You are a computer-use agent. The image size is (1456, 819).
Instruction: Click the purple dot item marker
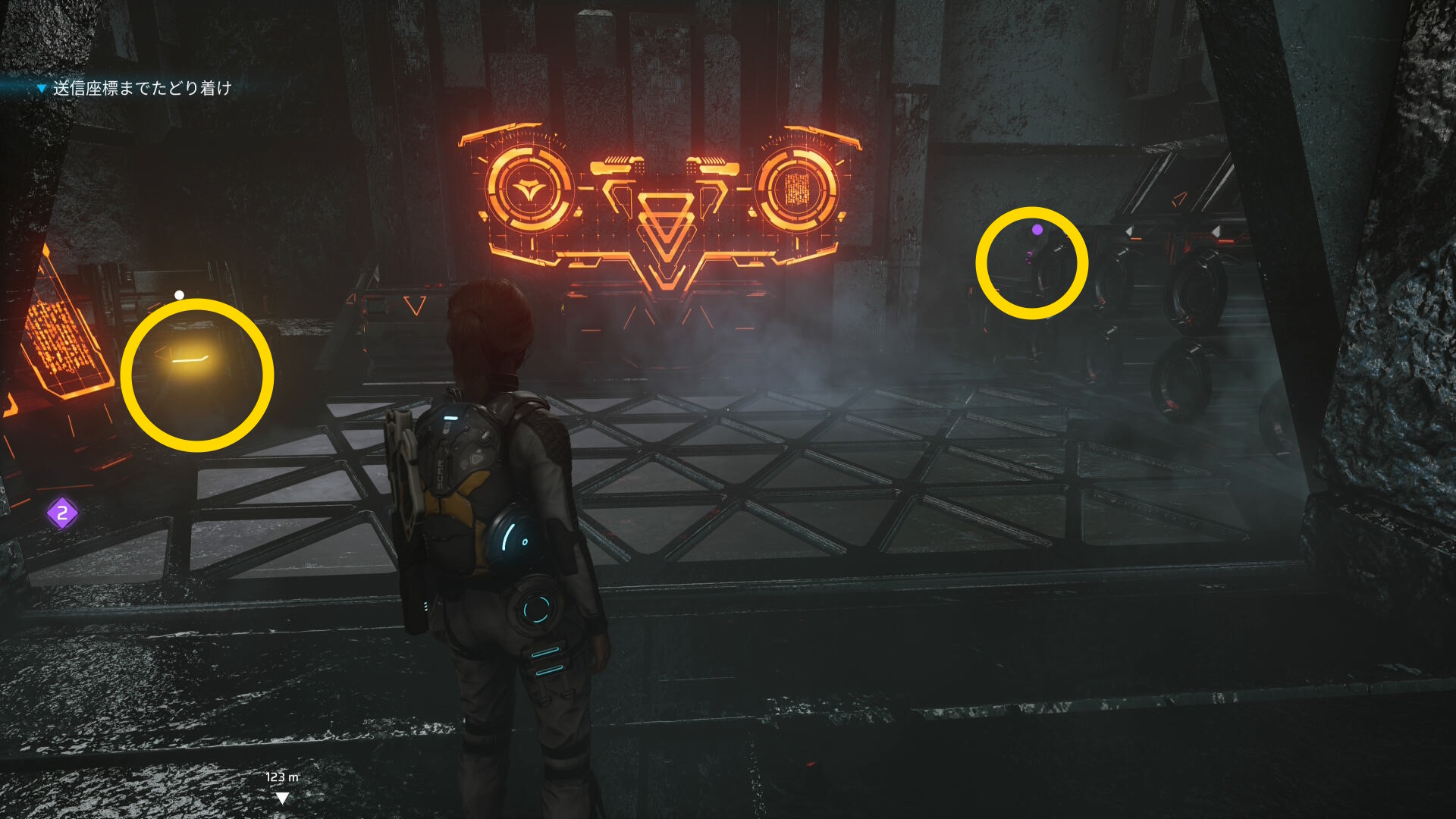click(1037, 229)
